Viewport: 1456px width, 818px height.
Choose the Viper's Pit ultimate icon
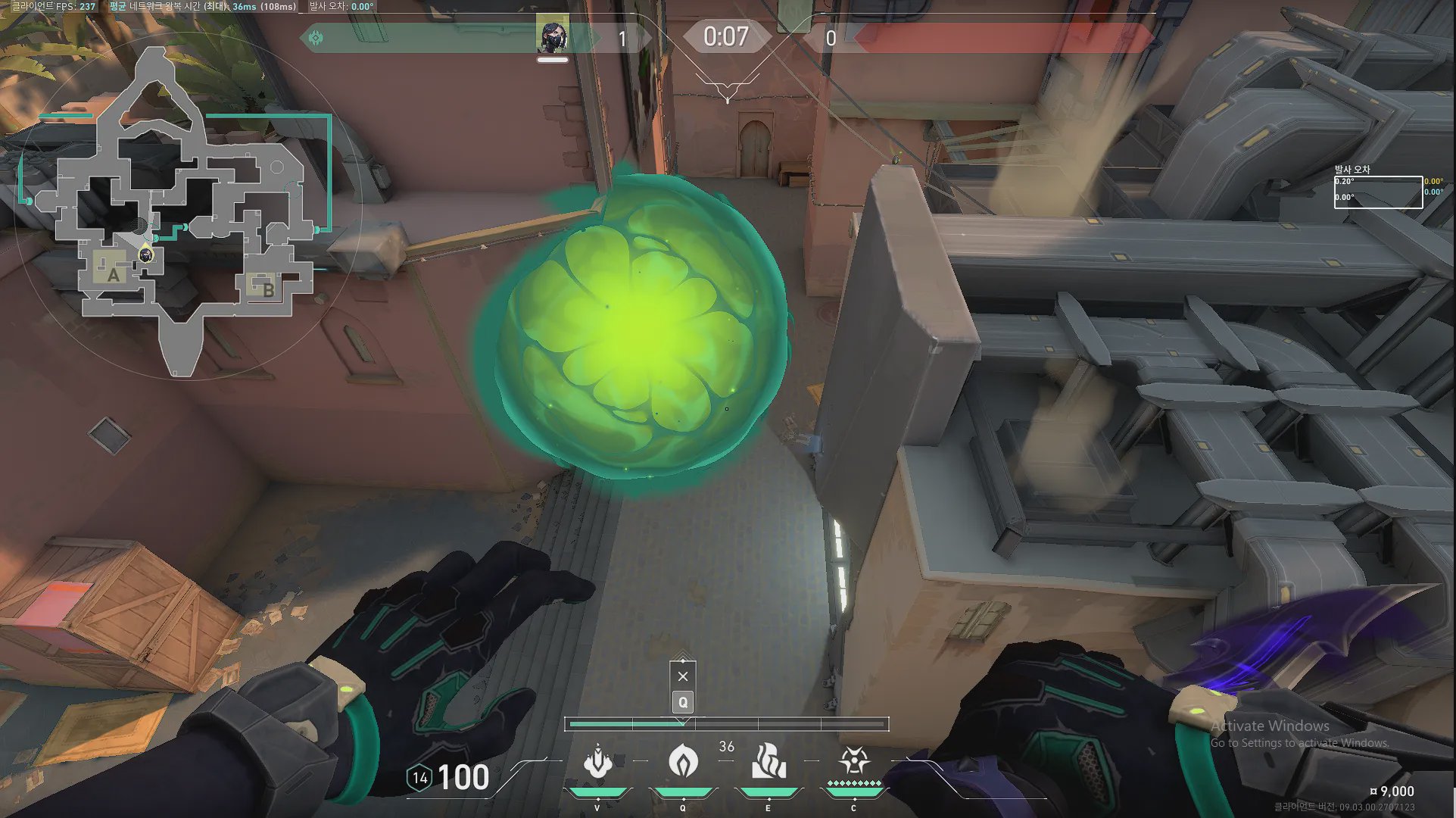597,761
